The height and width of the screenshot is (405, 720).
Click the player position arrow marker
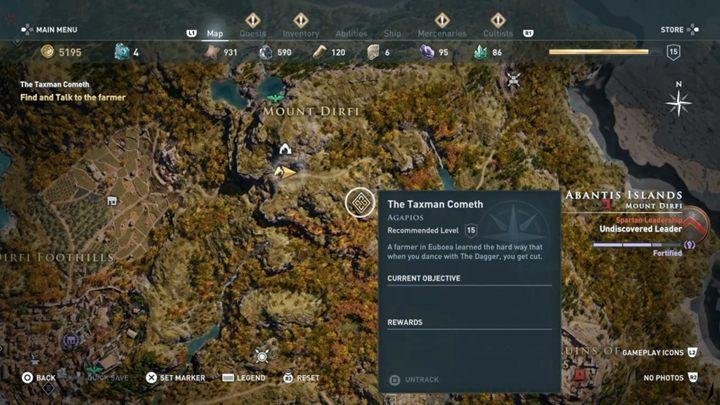[x=285, y=172]
